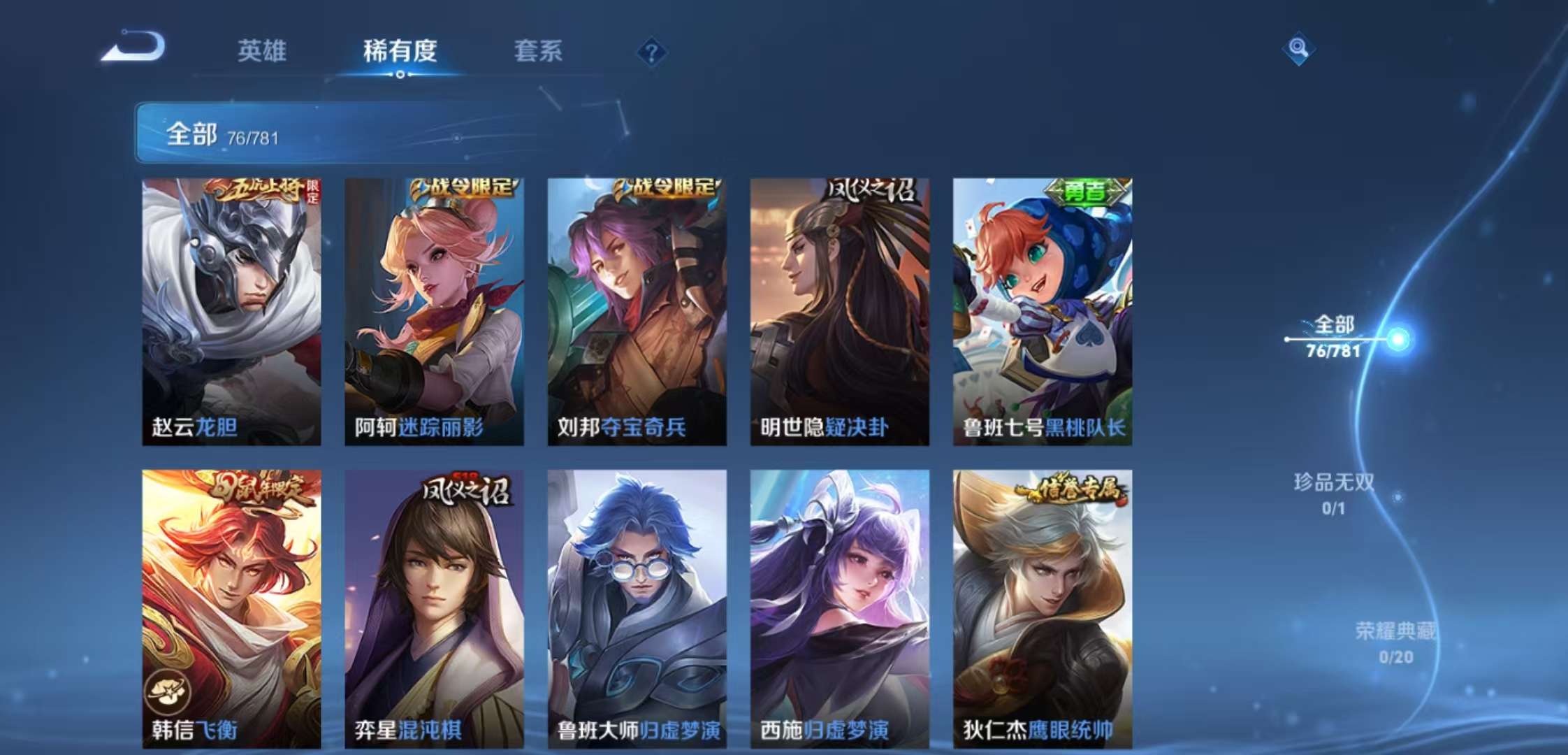1568x755 pixels.
Task: Click the 全部 76/781 header banner
Action: click(293, 133)
